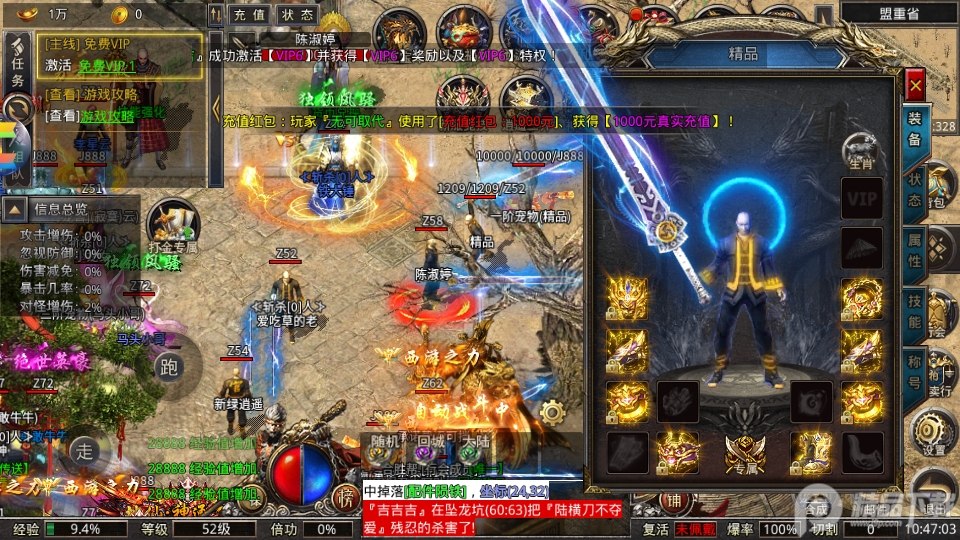Select the 装备 equipment tab
The image size is (960, 540).
click(x=914, y=129)
